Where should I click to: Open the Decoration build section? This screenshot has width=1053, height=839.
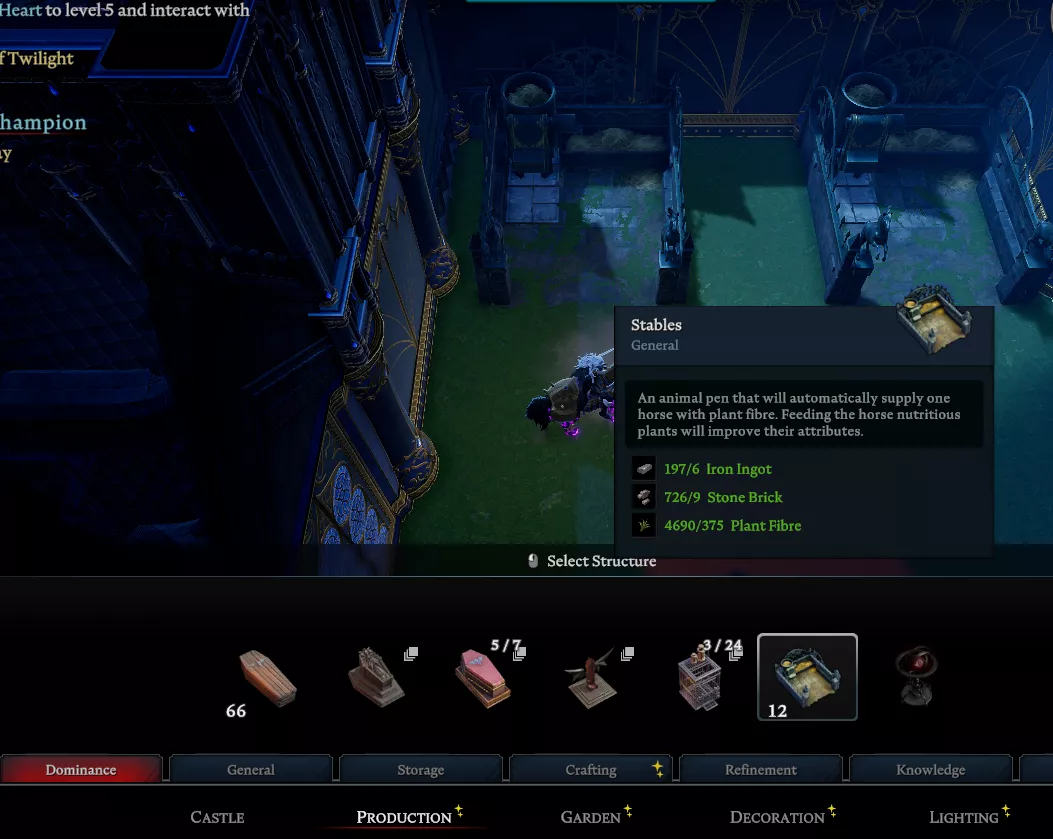pos(777,817)
